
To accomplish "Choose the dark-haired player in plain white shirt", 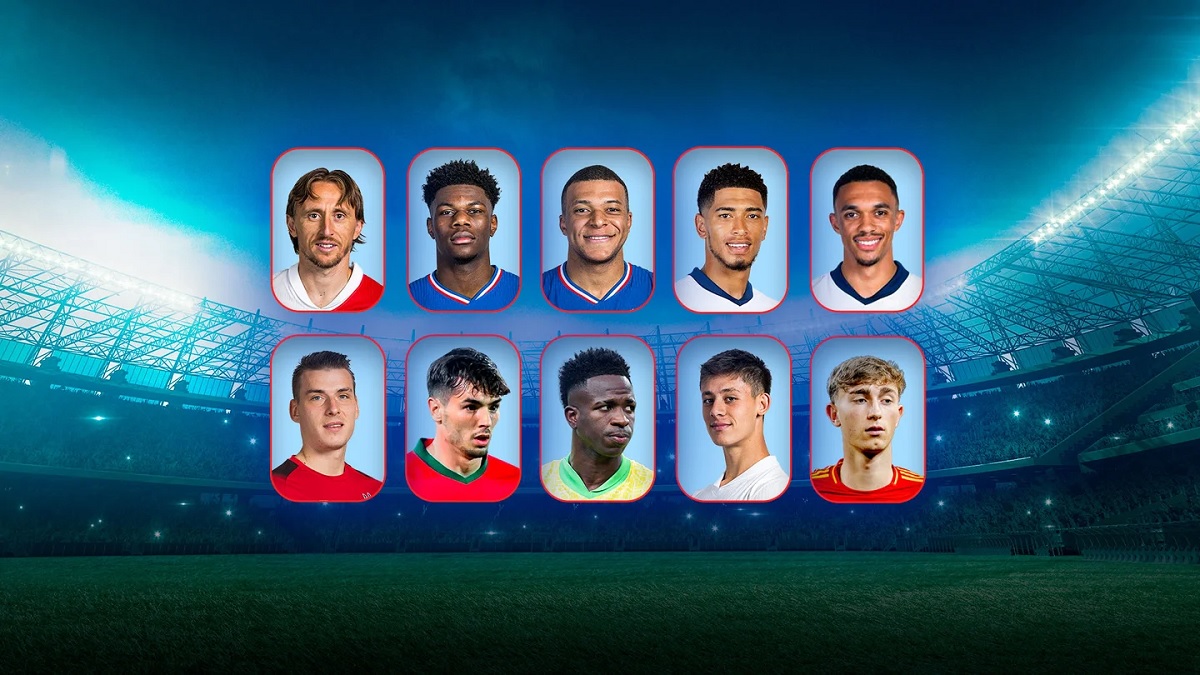I will click(733, 418).
